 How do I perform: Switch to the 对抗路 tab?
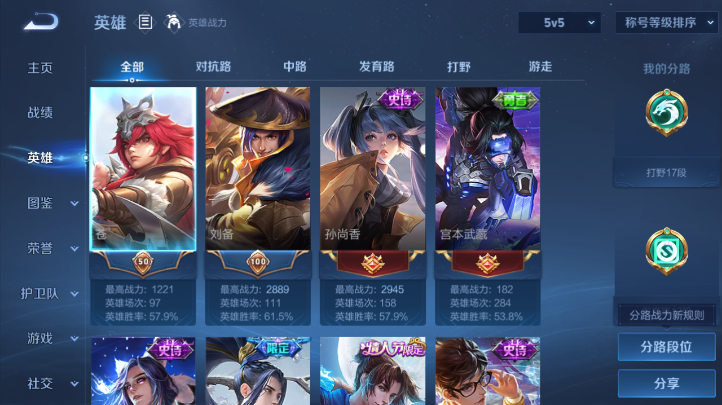click(x=213, y=67)
